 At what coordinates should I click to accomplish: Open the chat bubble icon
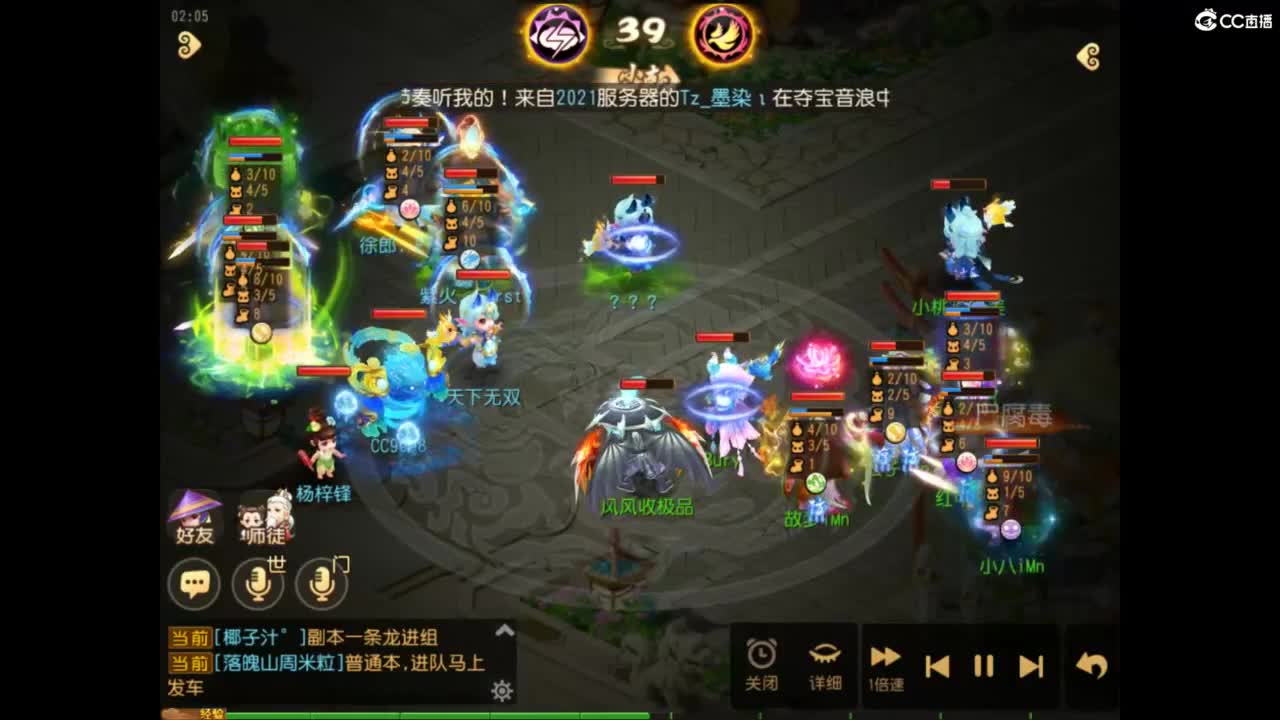(196, 581)
